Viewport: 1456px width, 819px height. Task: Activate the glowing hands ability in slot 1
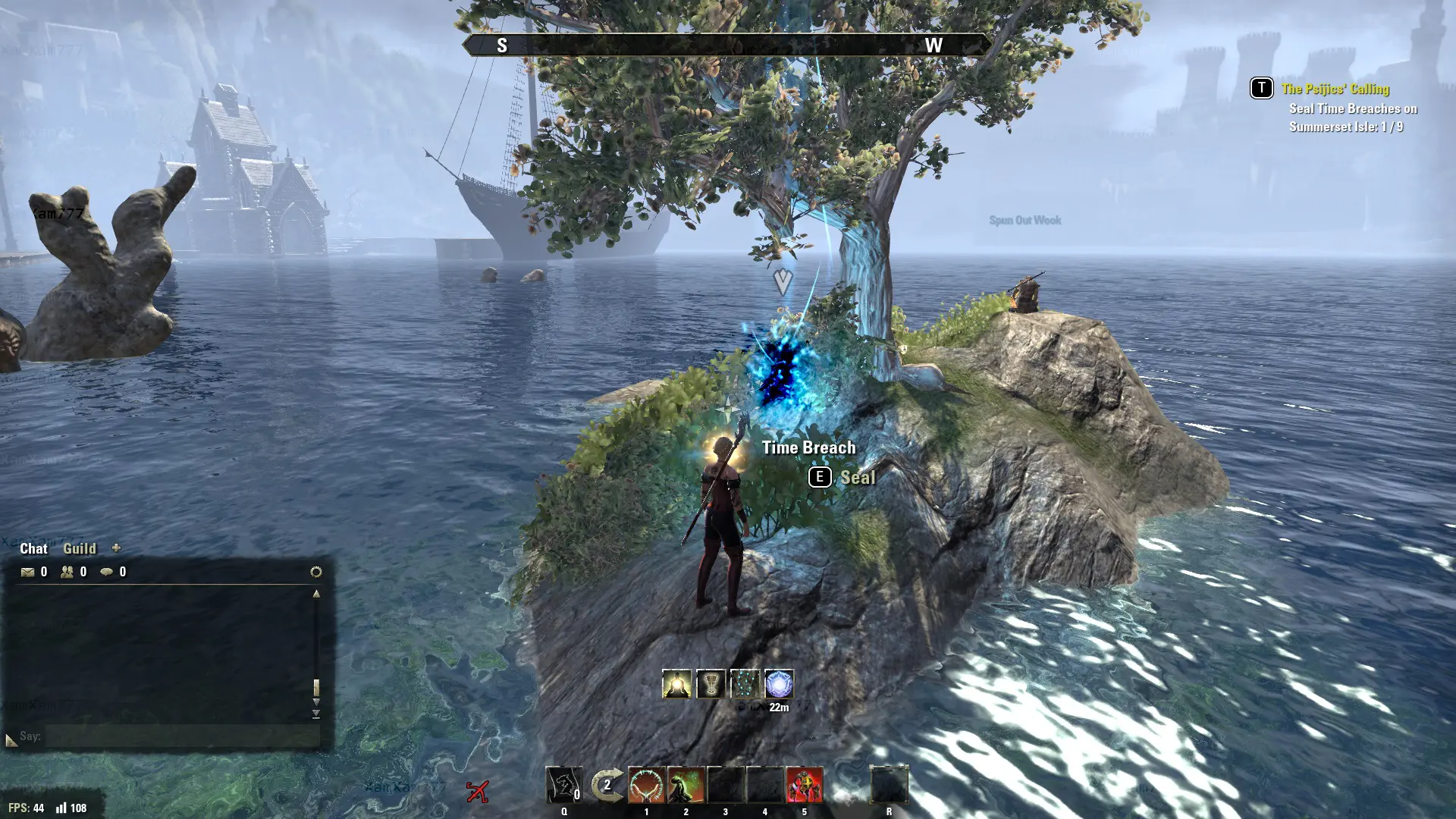(x=647, y=785)
